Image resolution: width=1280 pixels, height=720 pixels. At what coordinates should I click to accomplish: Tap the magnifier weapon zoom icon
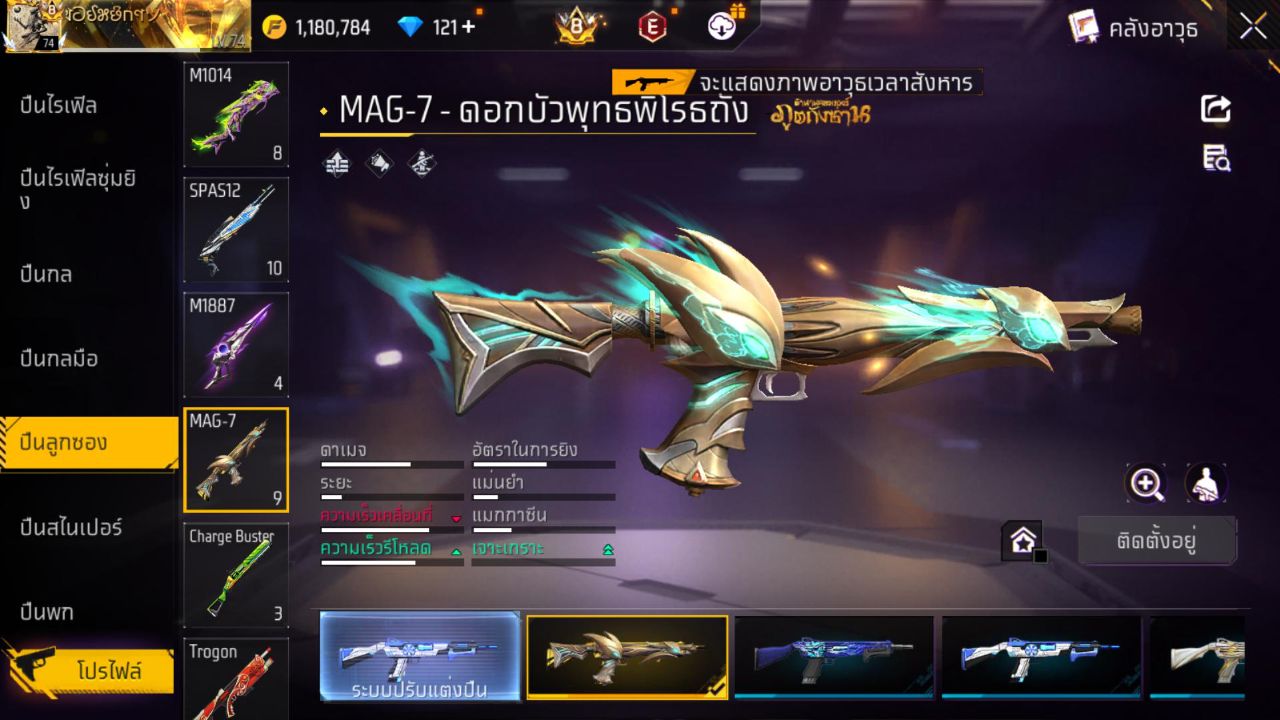tap(1146, 483)
